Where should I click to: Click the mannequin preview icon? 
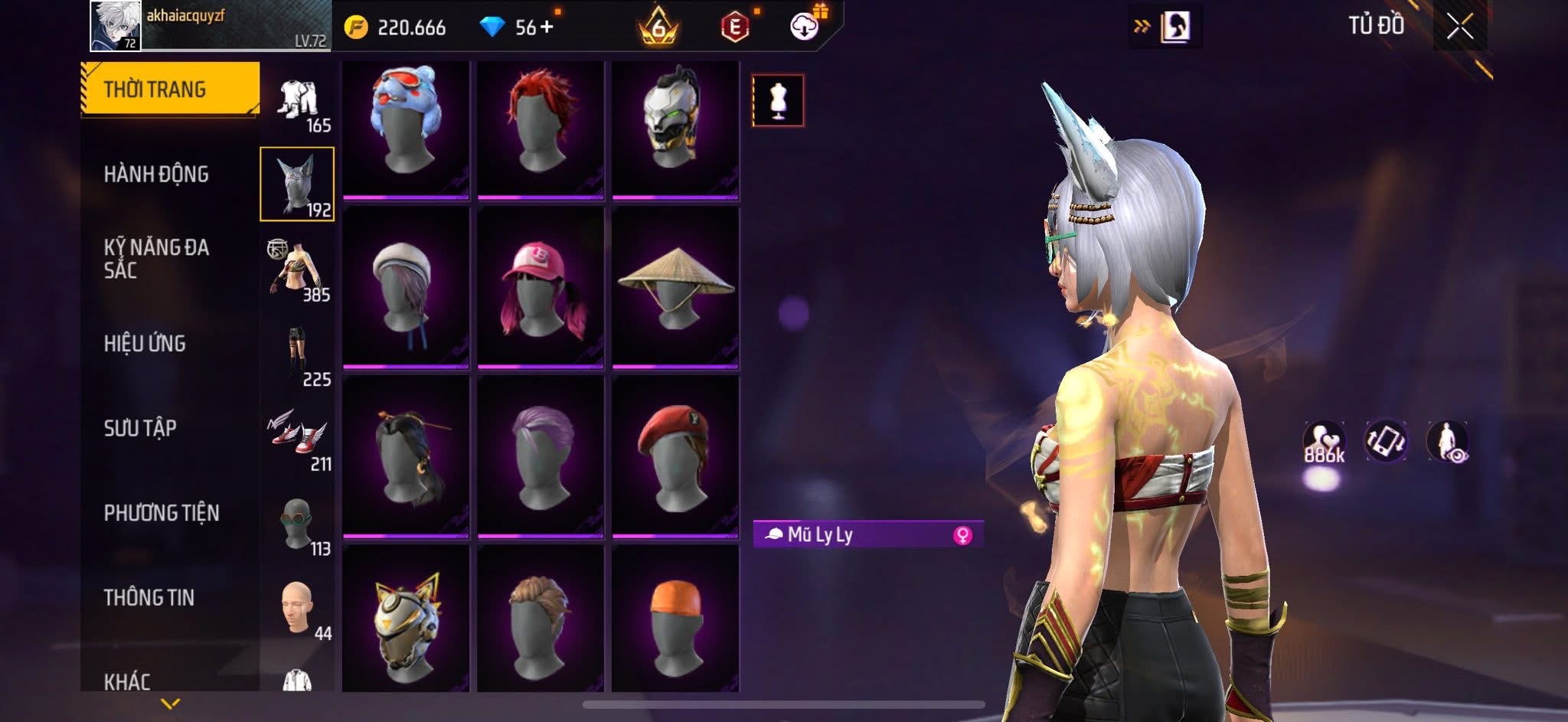click(x=778, y=100)
